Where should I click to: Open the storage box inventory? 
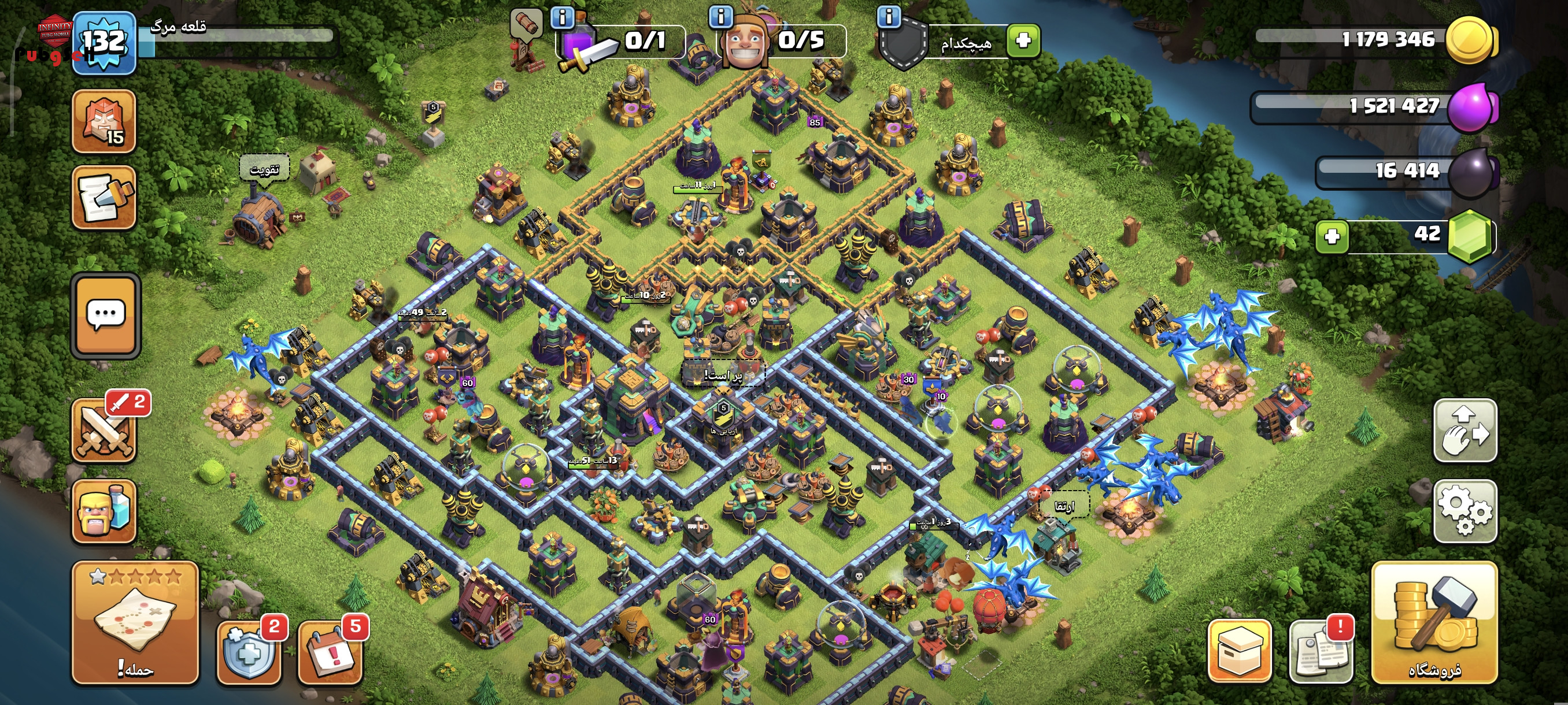coord(1239,651)
